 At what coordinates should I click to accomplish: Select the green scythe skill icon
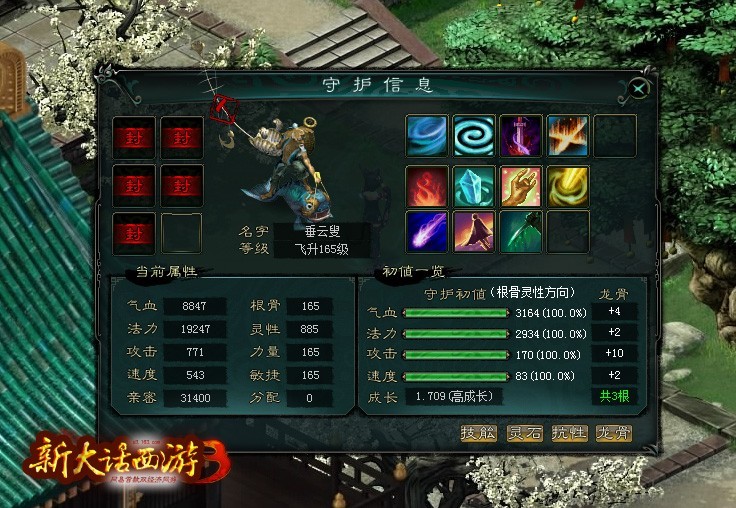click(520, 231)
